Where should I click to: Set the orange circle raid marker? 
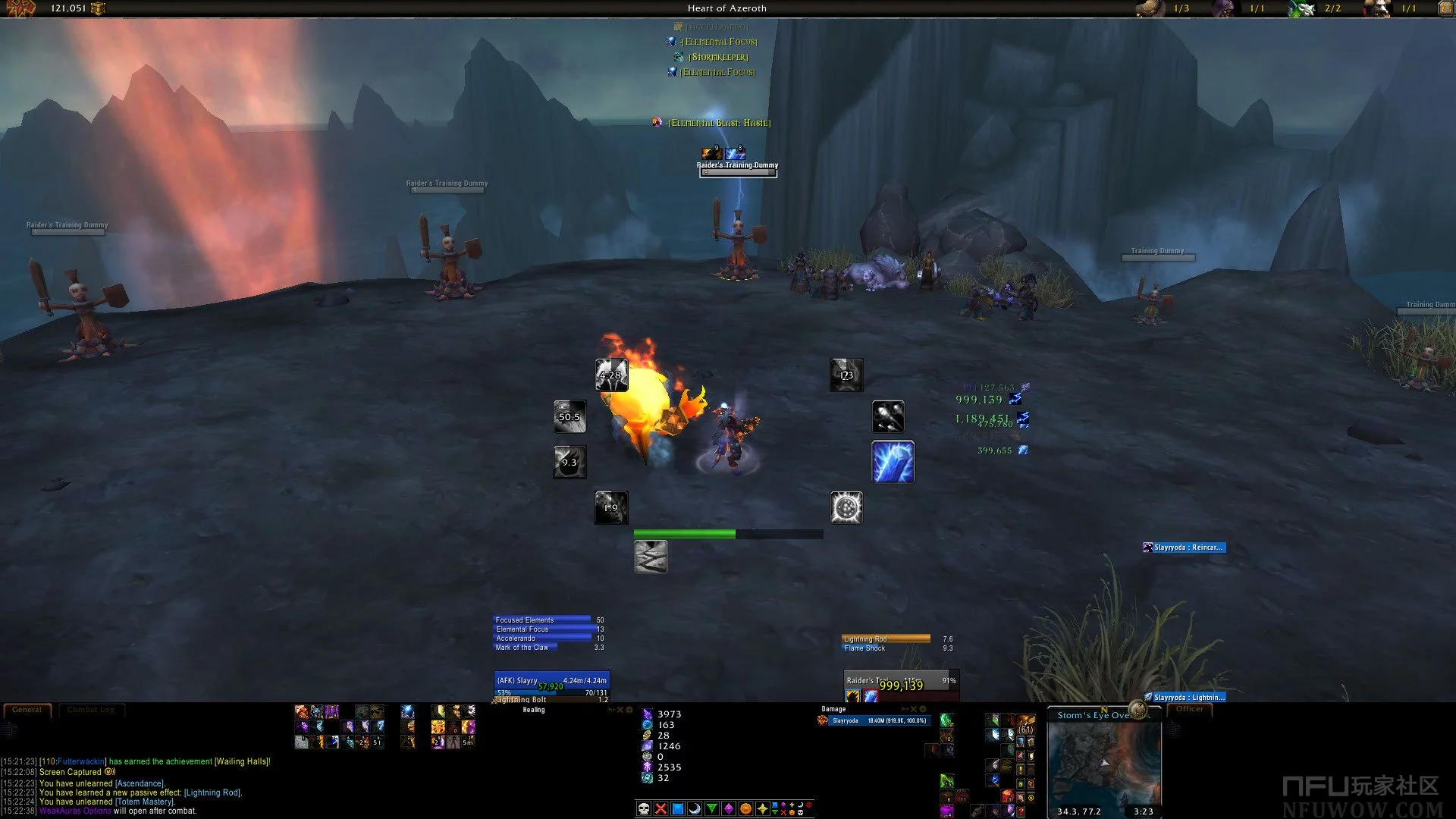(x=745, y=808)
